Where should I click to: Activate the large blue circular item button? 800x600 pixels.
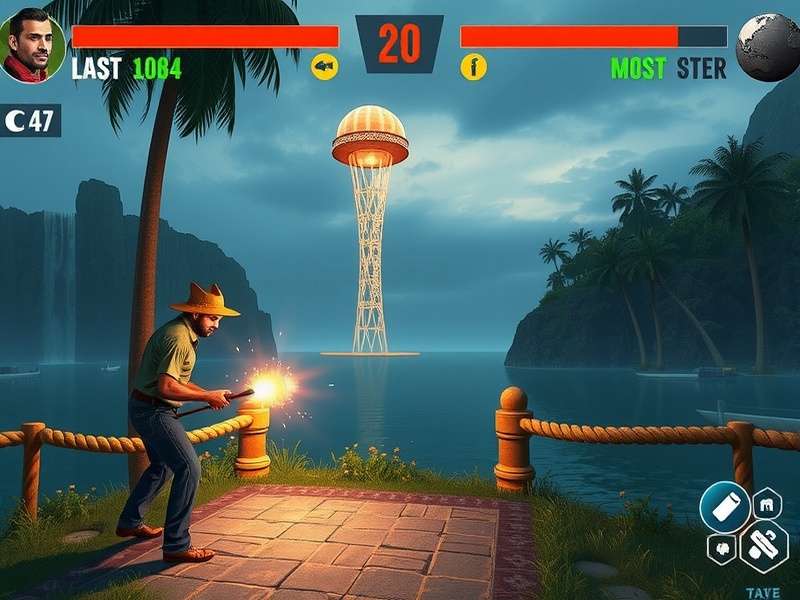(724, 506)
